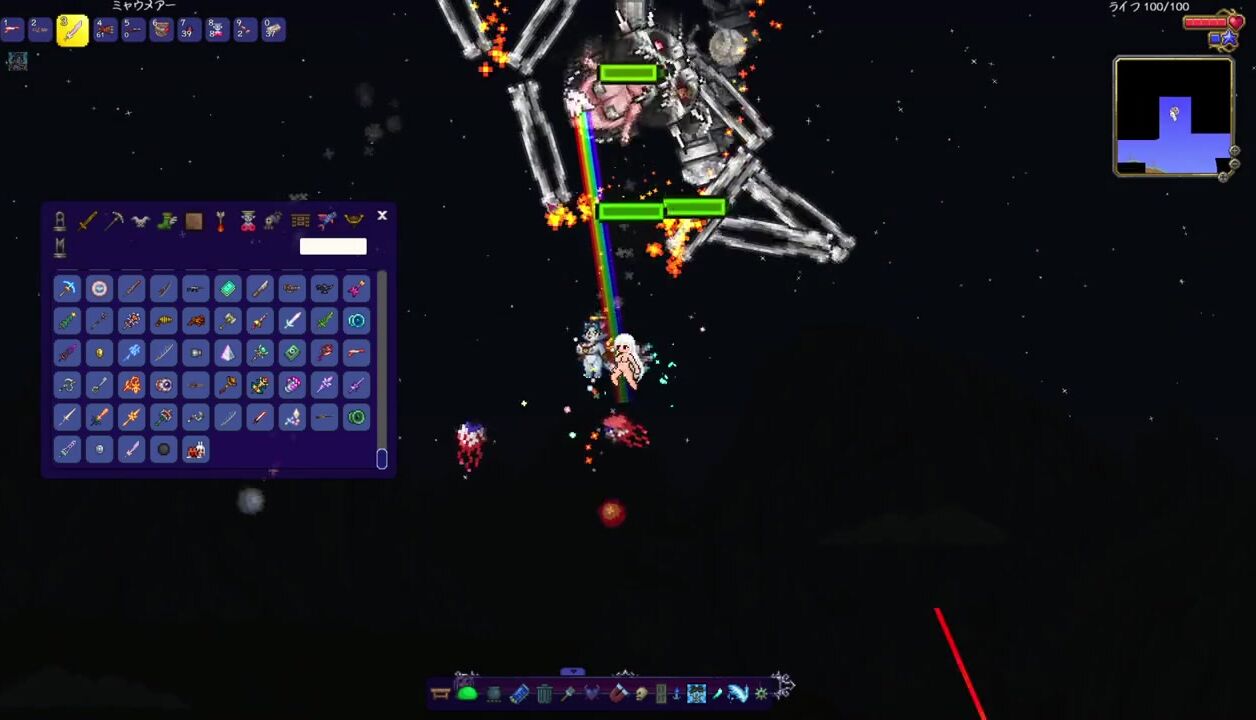Toggle the red magnet tool in bottom toolbar
The width and height of the screenshot is (1256, 720).
point(618,693)
